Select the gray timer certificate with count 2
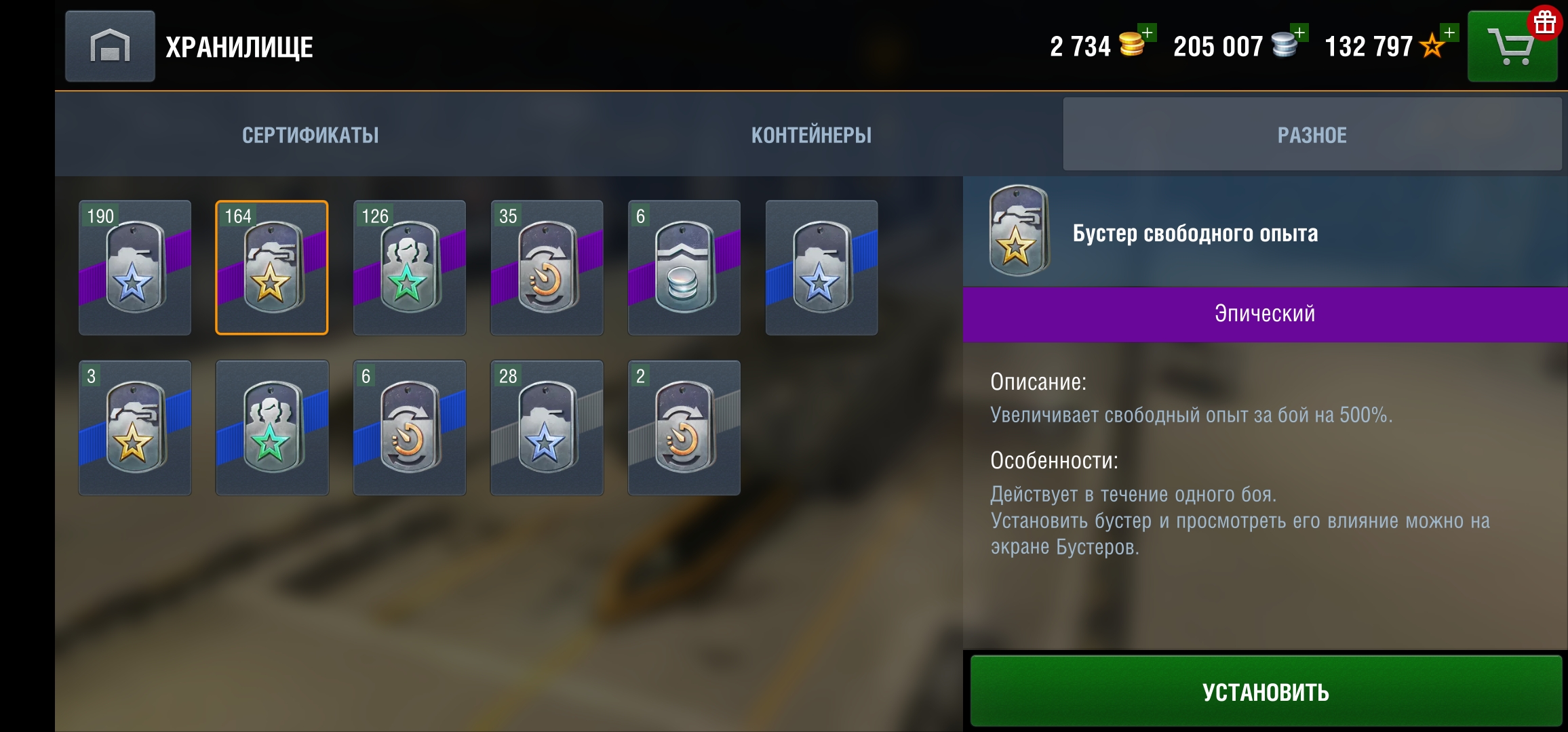The image size is (1568, 732). point(684,427)
